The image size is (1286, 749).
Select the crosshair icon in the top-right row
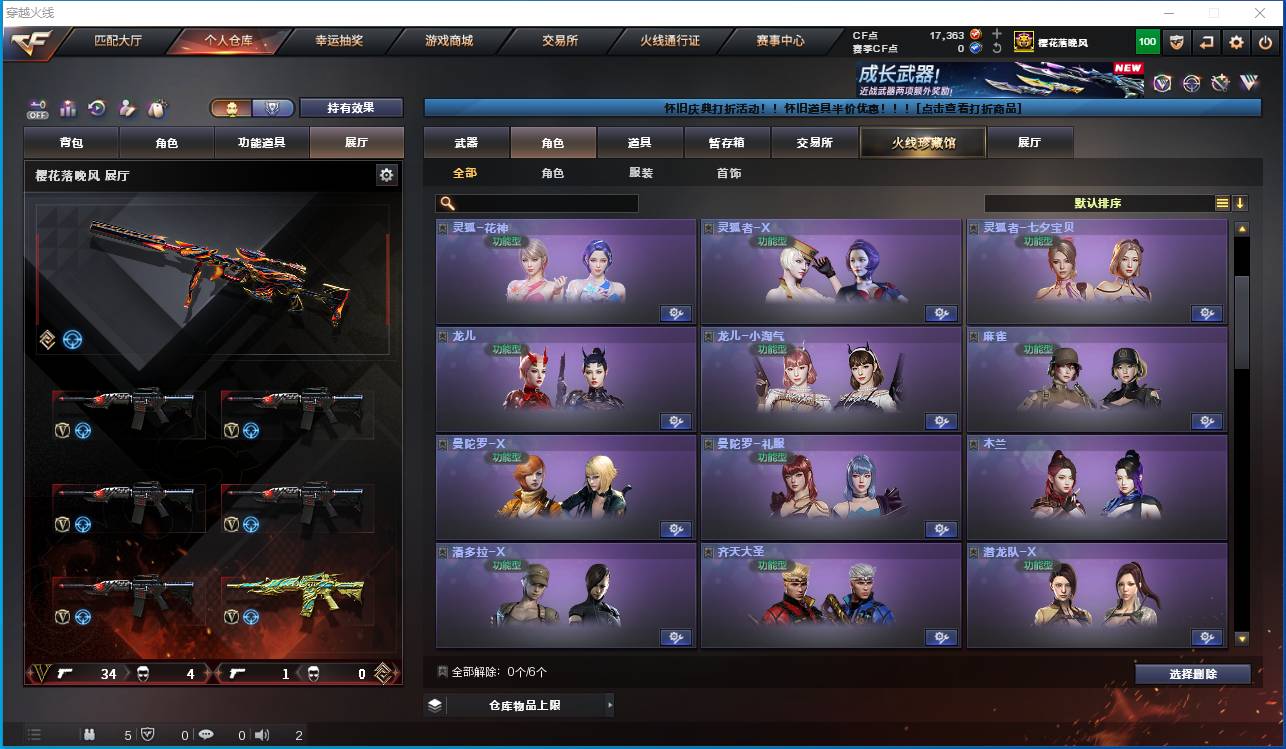tap(1191, 83)
